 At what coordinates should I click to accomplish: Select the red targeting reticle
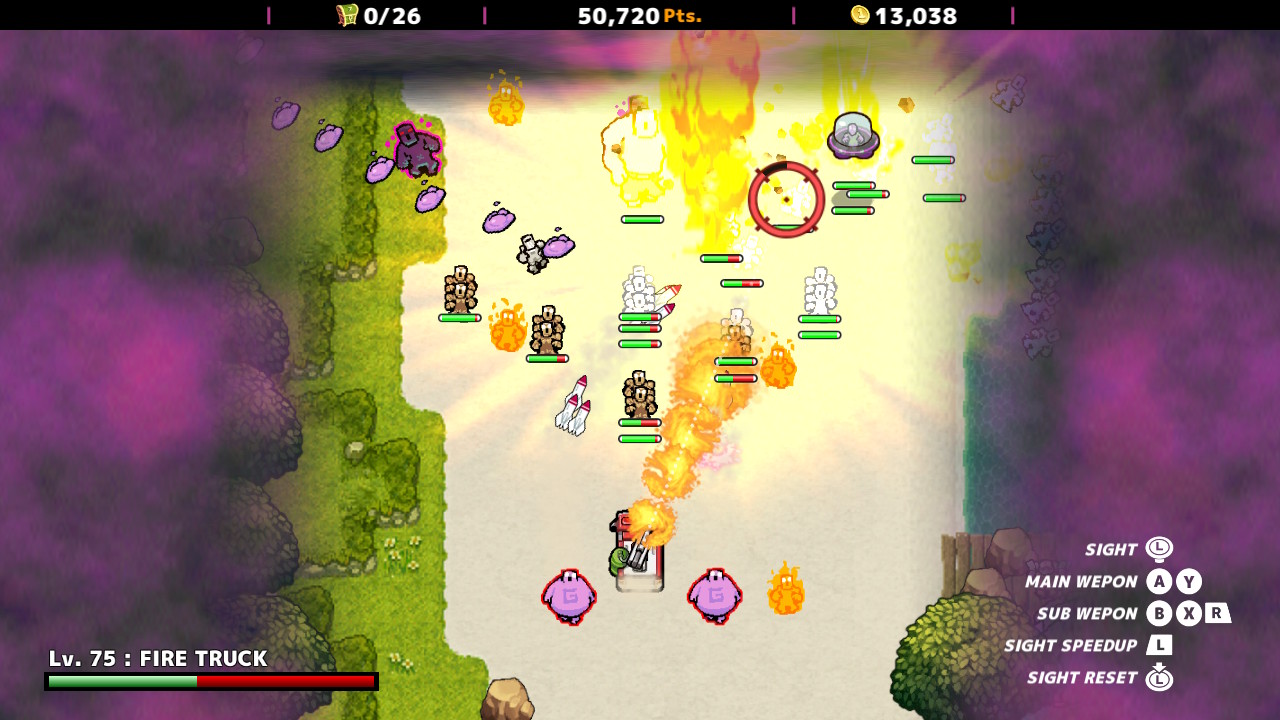tap(789, 198)
